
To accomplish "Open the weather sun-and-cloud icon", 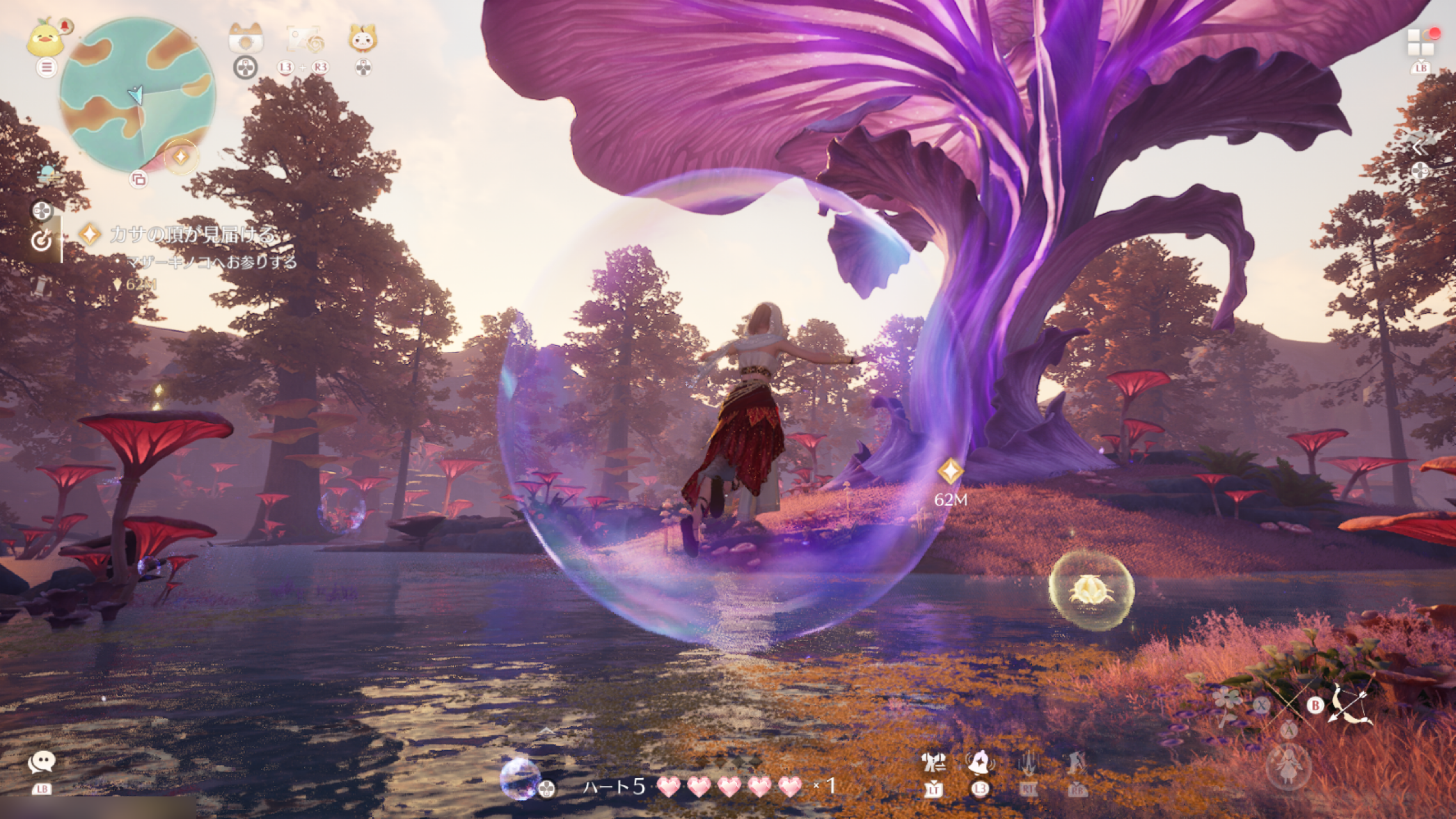I will click(47, 173).
